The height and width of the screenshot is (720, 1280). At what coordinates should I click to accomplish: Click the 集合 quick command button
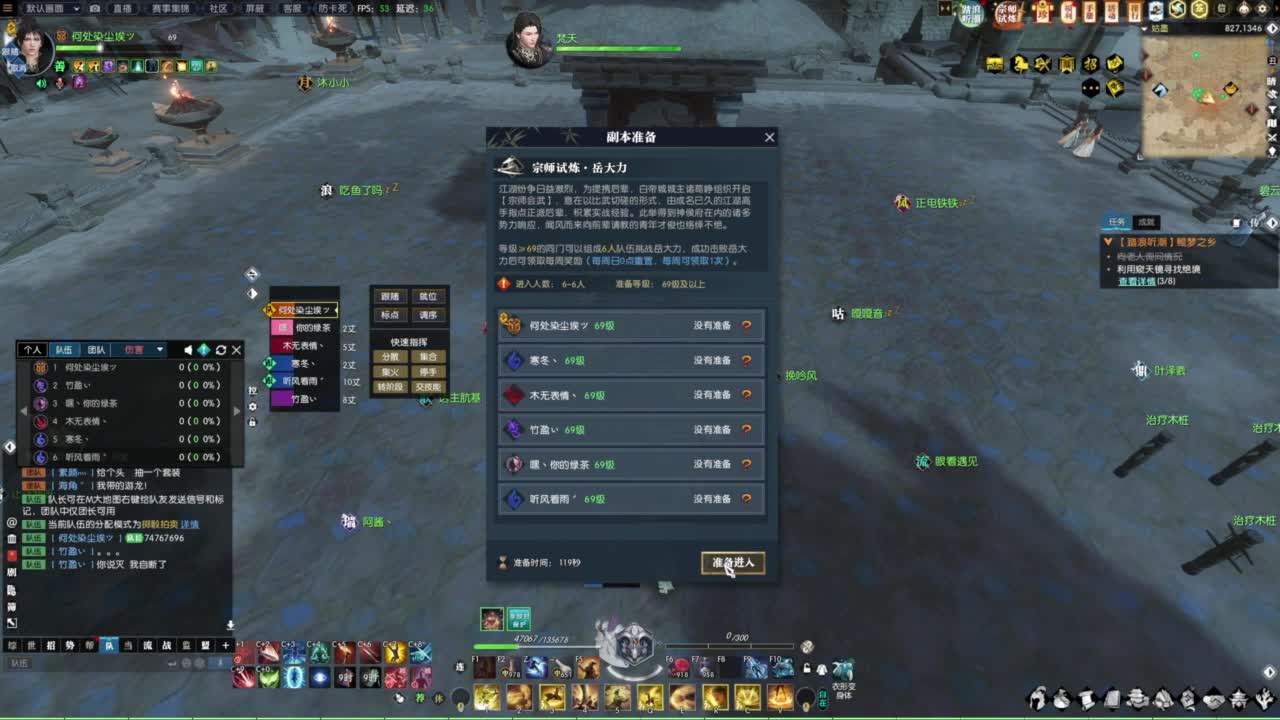pyautogui.click(x=428, y=357)
